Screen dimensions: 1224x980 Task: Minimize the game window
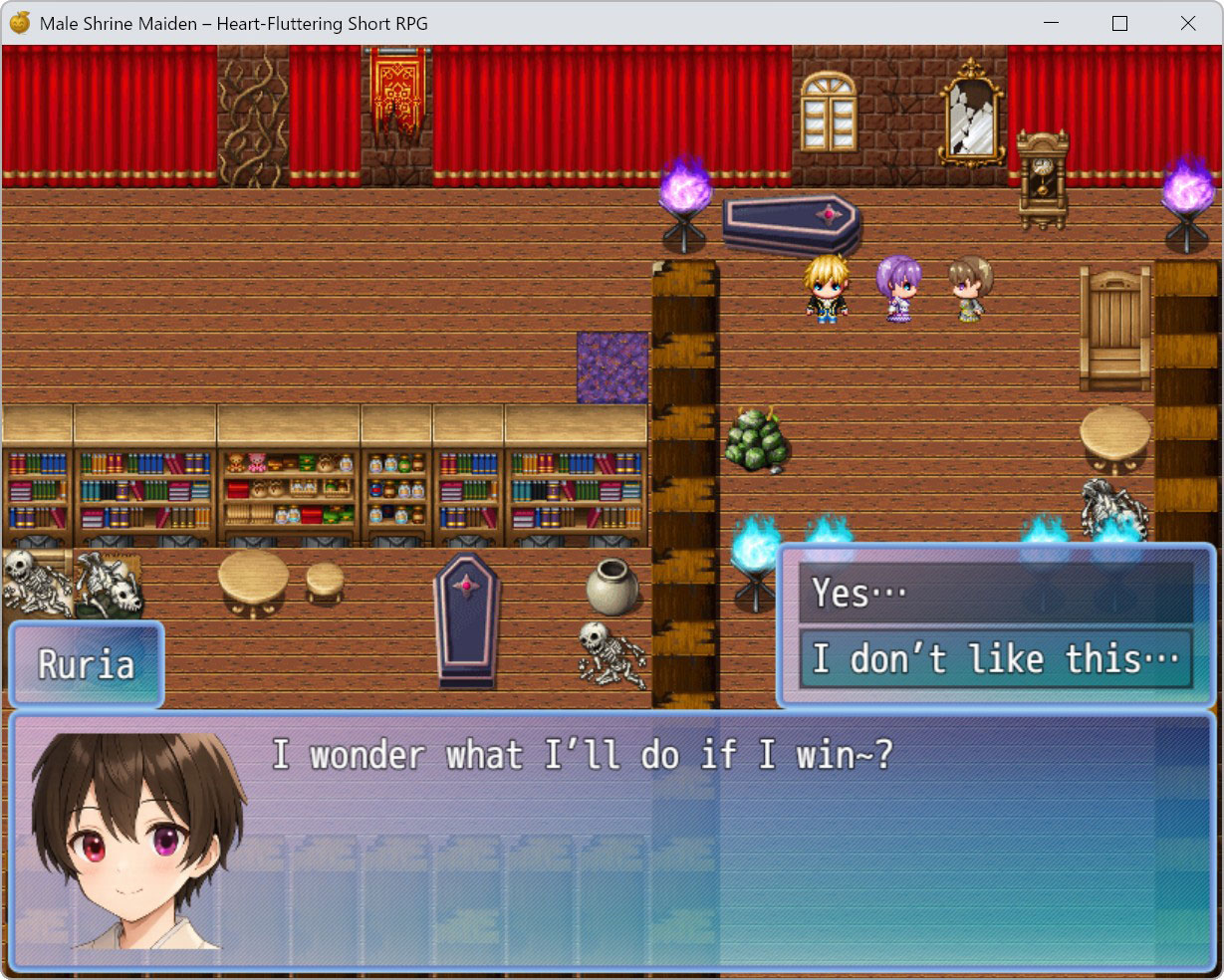[1052, 23]
